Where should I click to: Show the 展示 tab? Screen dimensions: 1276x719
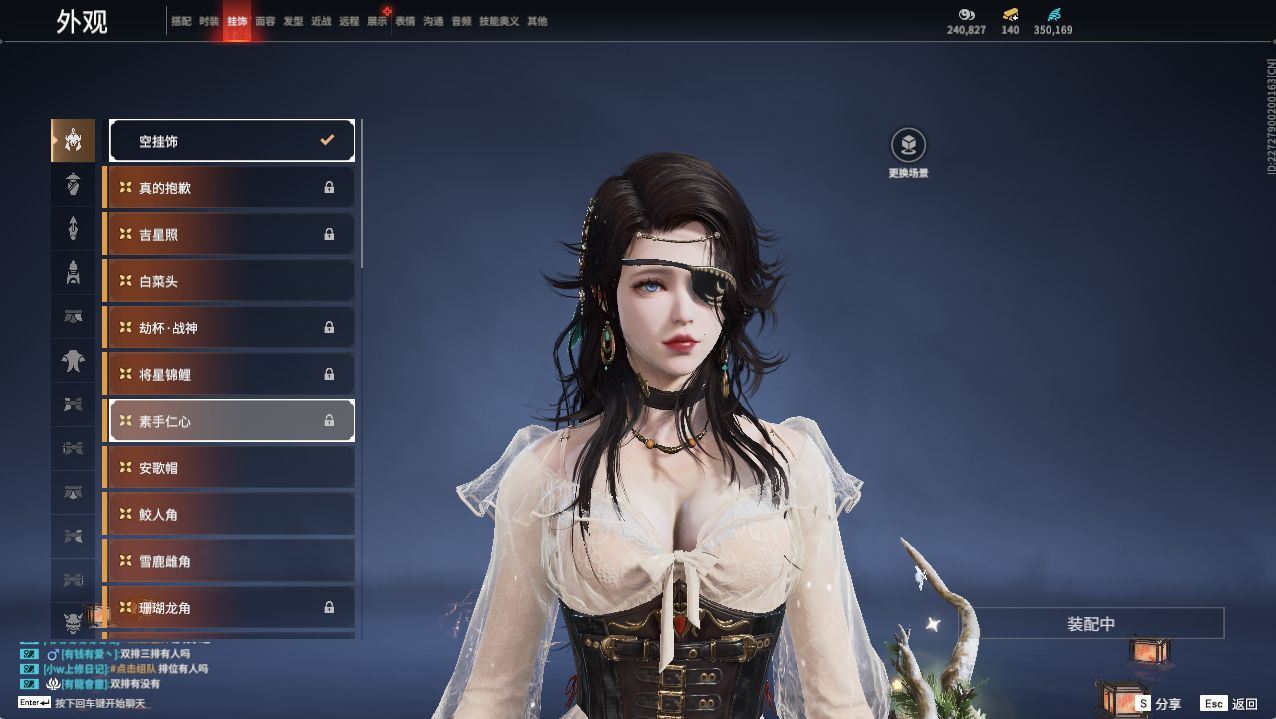pos(377,21)
